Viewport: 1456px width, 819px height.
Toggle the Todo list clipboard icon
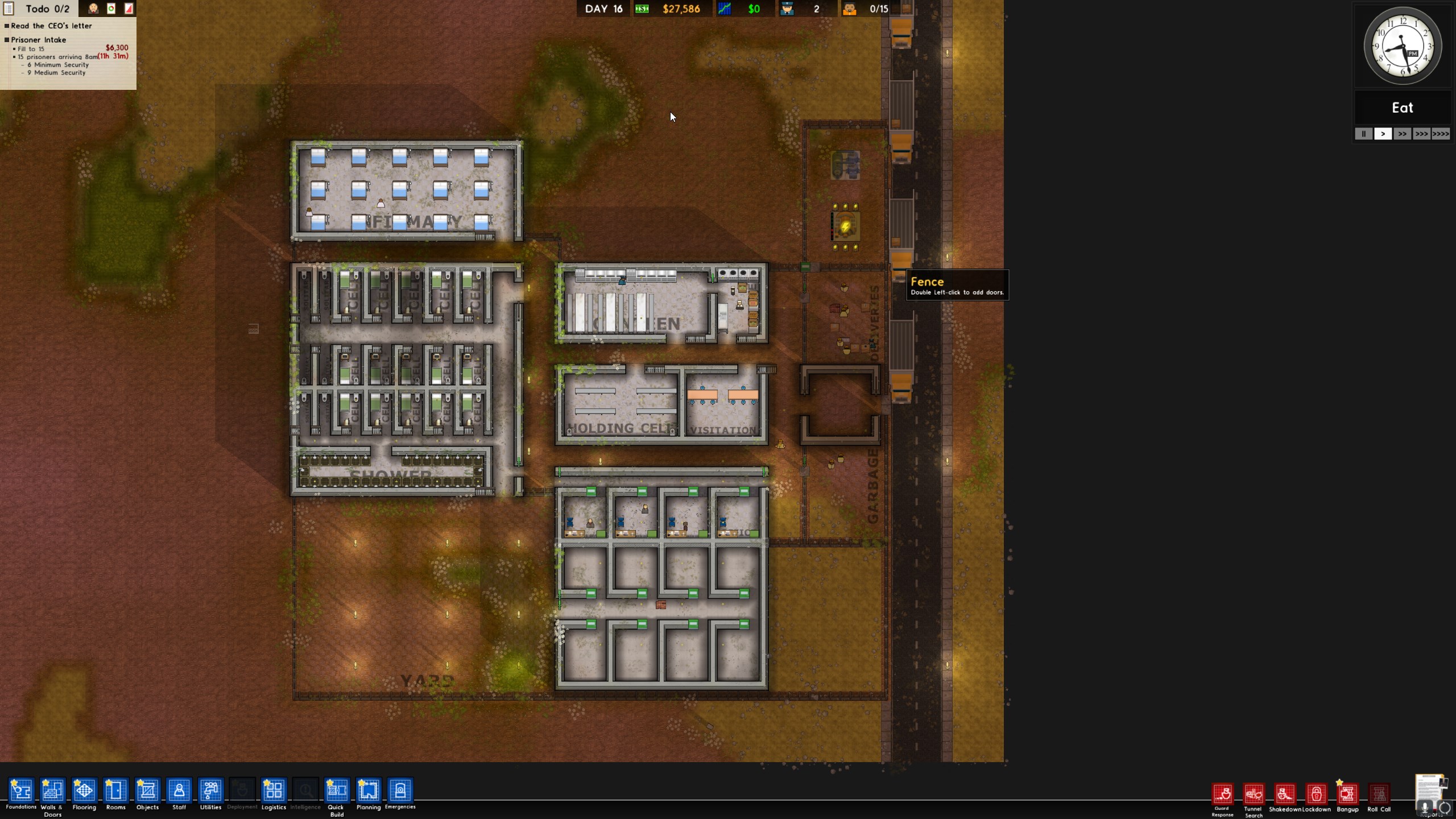[9, 9]
